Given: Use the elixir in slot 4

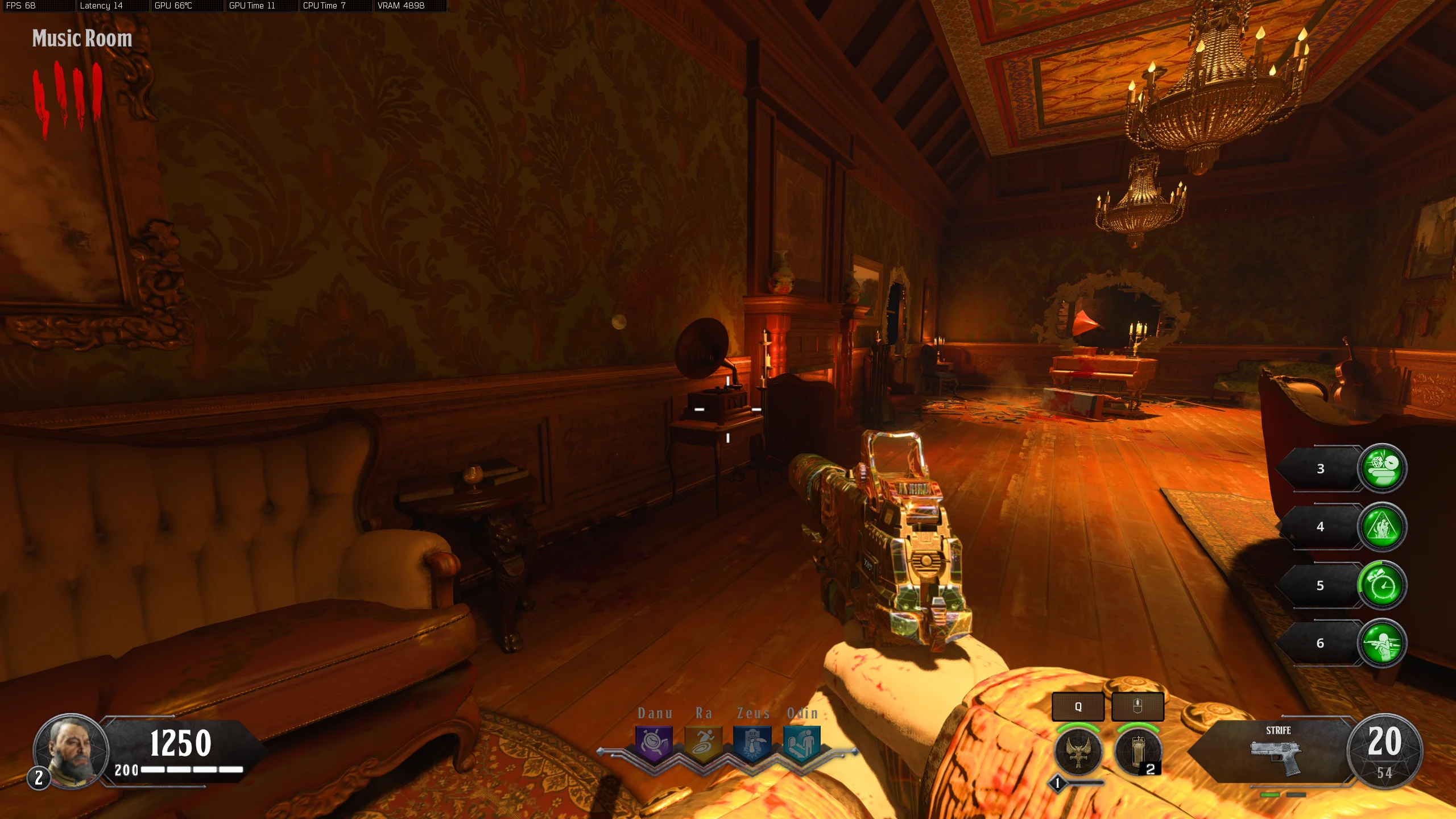Looking at the screenshot, I should [x=1382, y=527].
